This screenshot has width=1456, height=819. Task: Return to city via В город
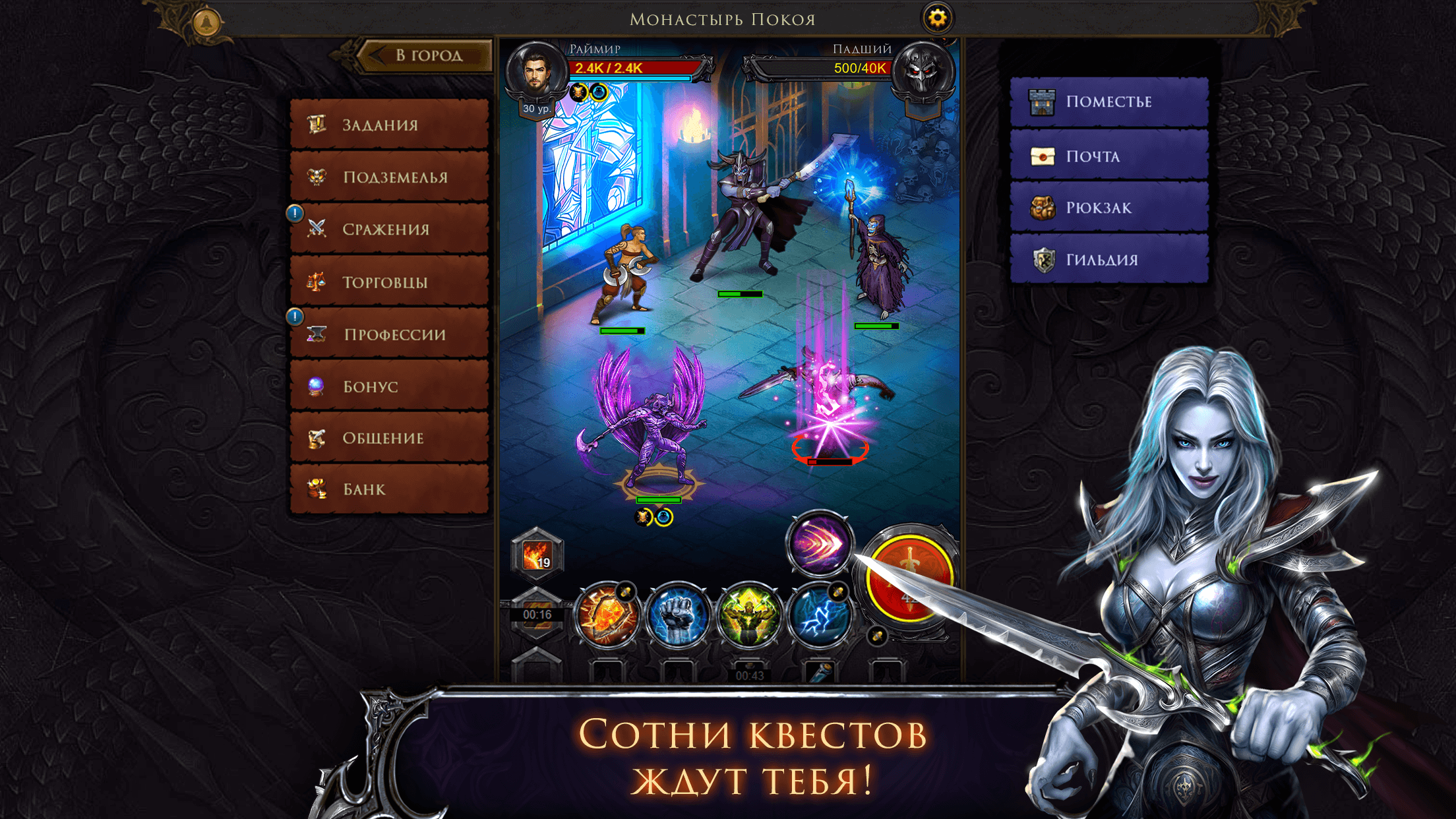tap(429, 56)
